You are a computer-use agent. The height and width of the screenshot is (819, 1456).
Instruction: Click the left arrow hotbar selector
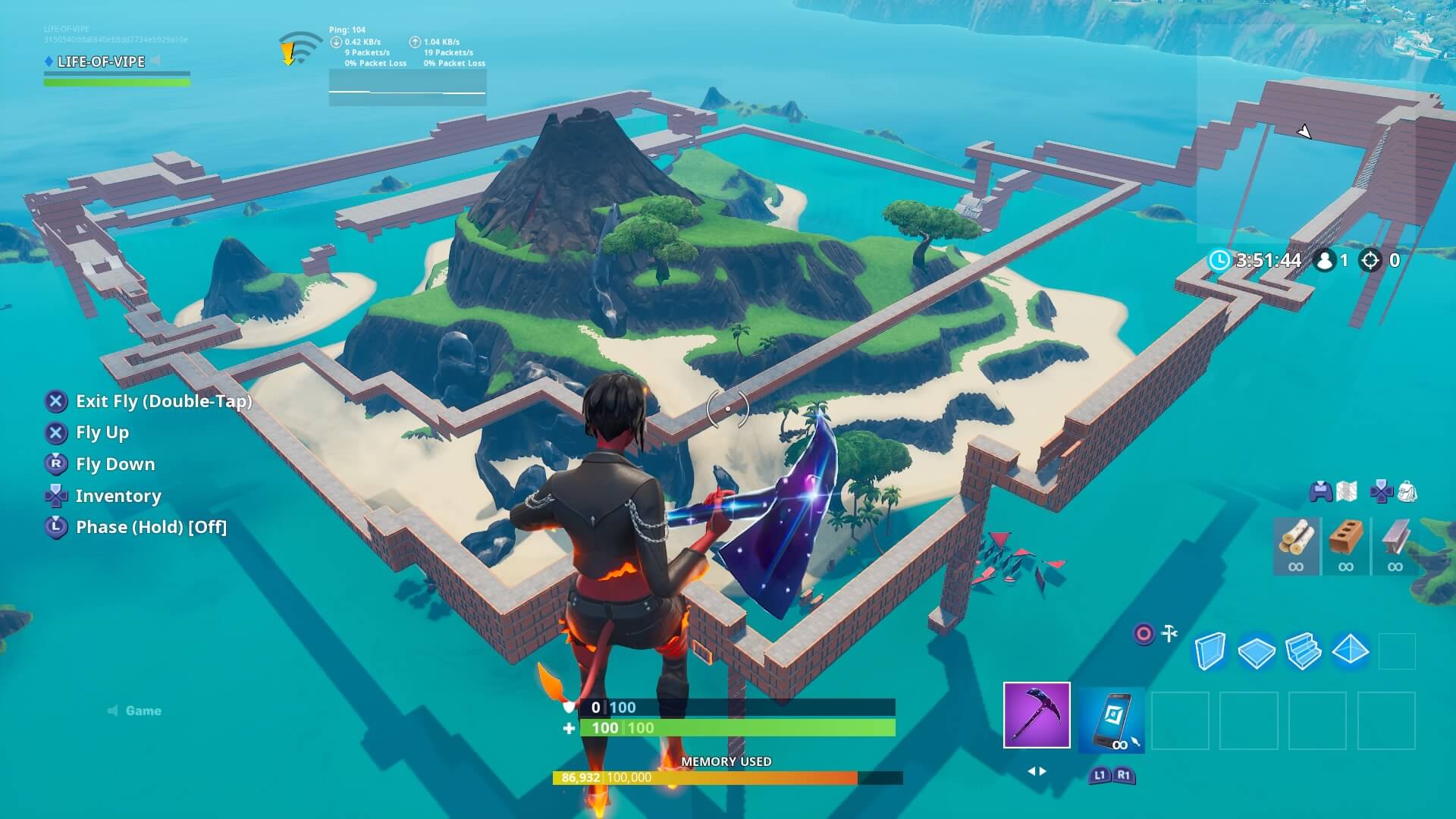pyautogui.click(x=1033, y=770)
